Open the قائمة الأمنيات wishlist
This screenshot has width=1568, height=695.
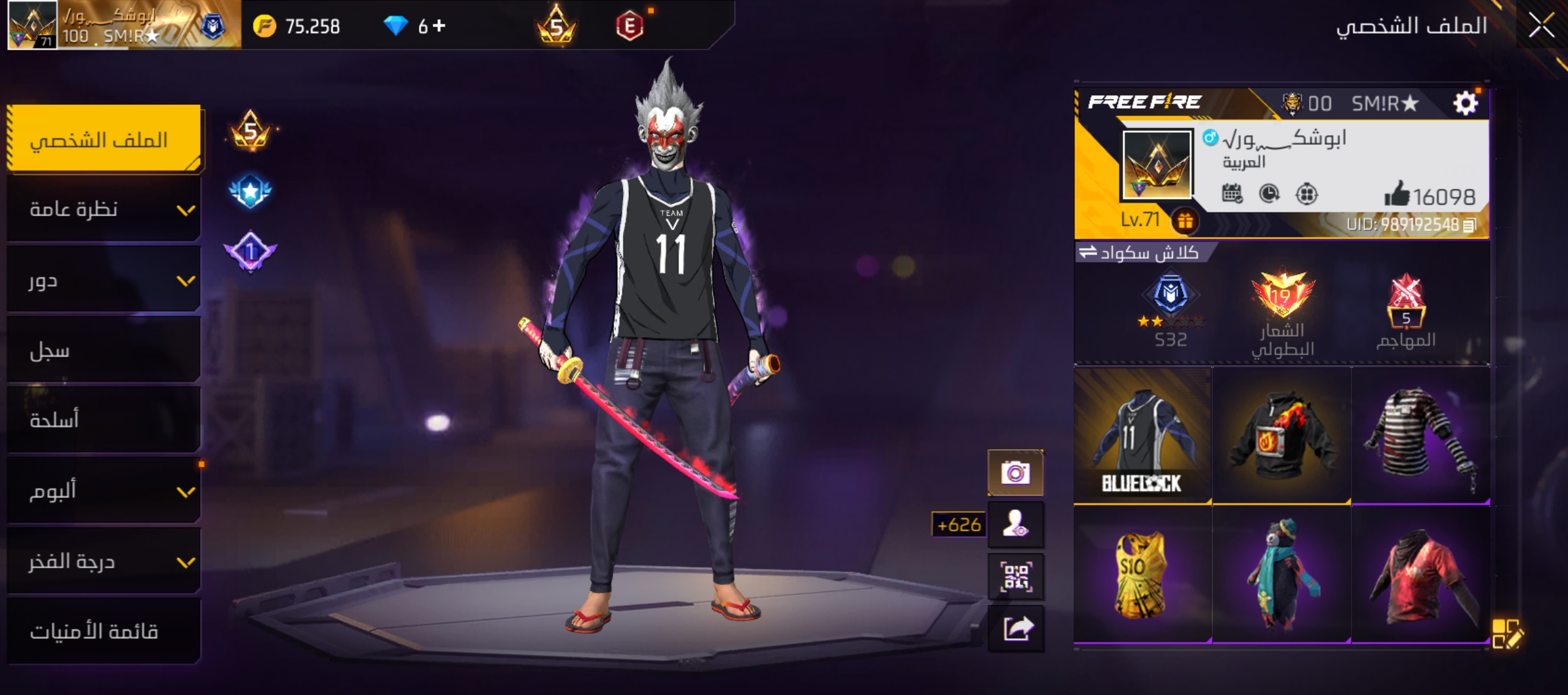pyautogui.click(x=104, y=631)
